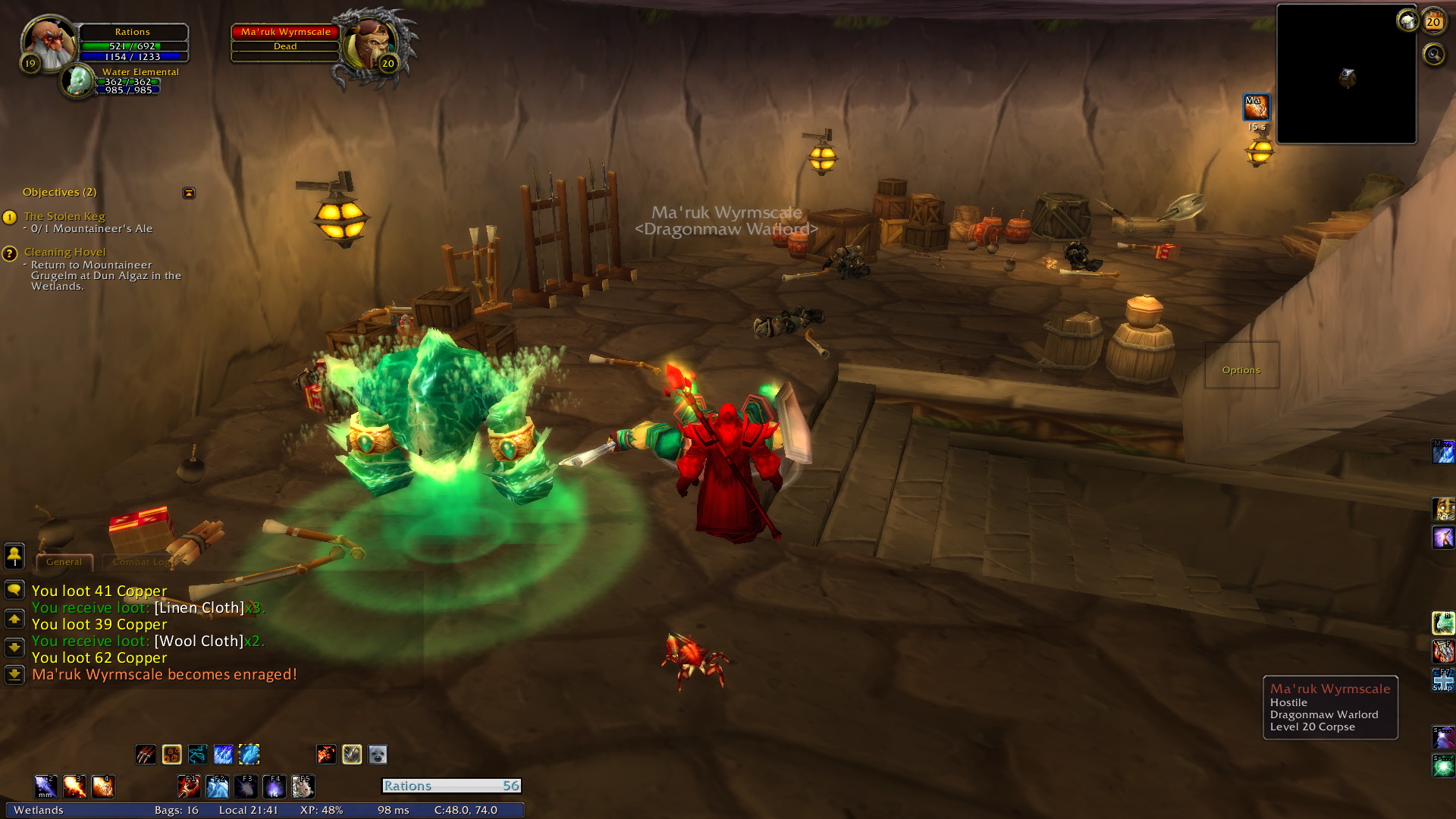Switch to the Combat Log tab

click(x=141, y=562)
